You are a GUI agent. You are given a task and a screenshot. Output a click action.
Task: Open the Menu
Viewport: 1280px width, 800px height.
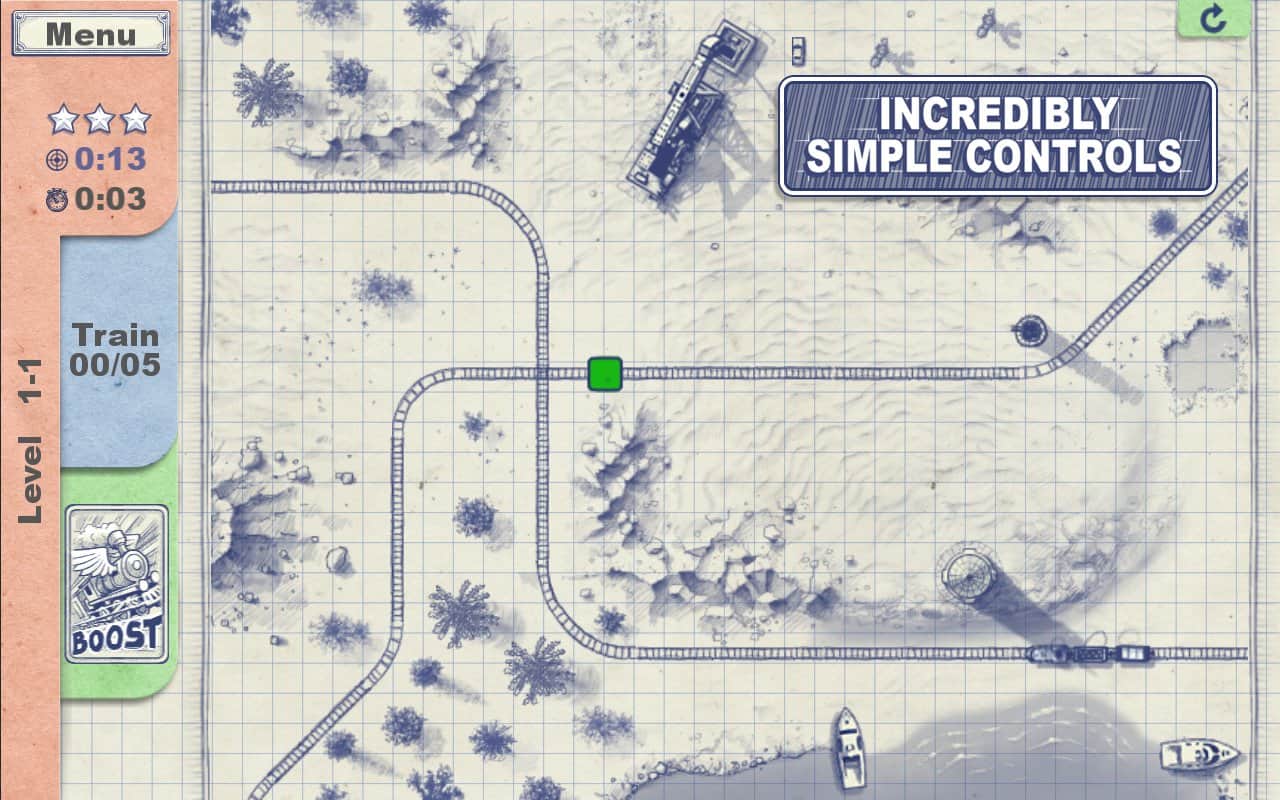pyautogui.click(x=90, y=33)
